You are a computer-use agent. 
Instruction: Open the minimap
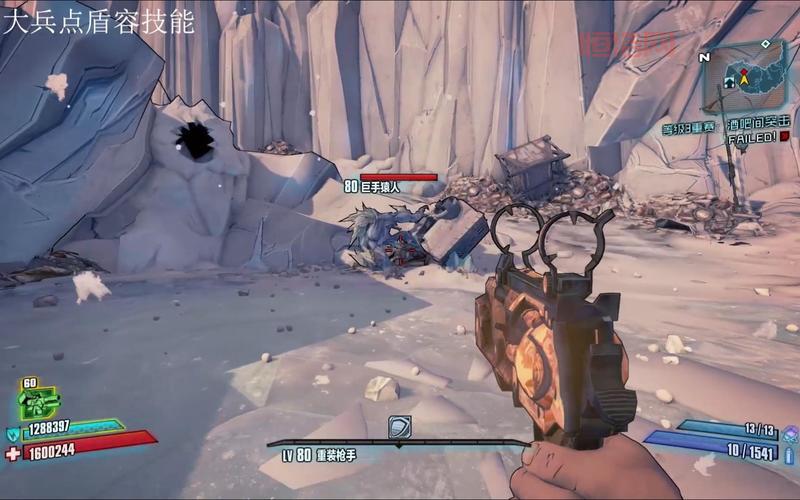pyautogui.click(x=748, y=81)
